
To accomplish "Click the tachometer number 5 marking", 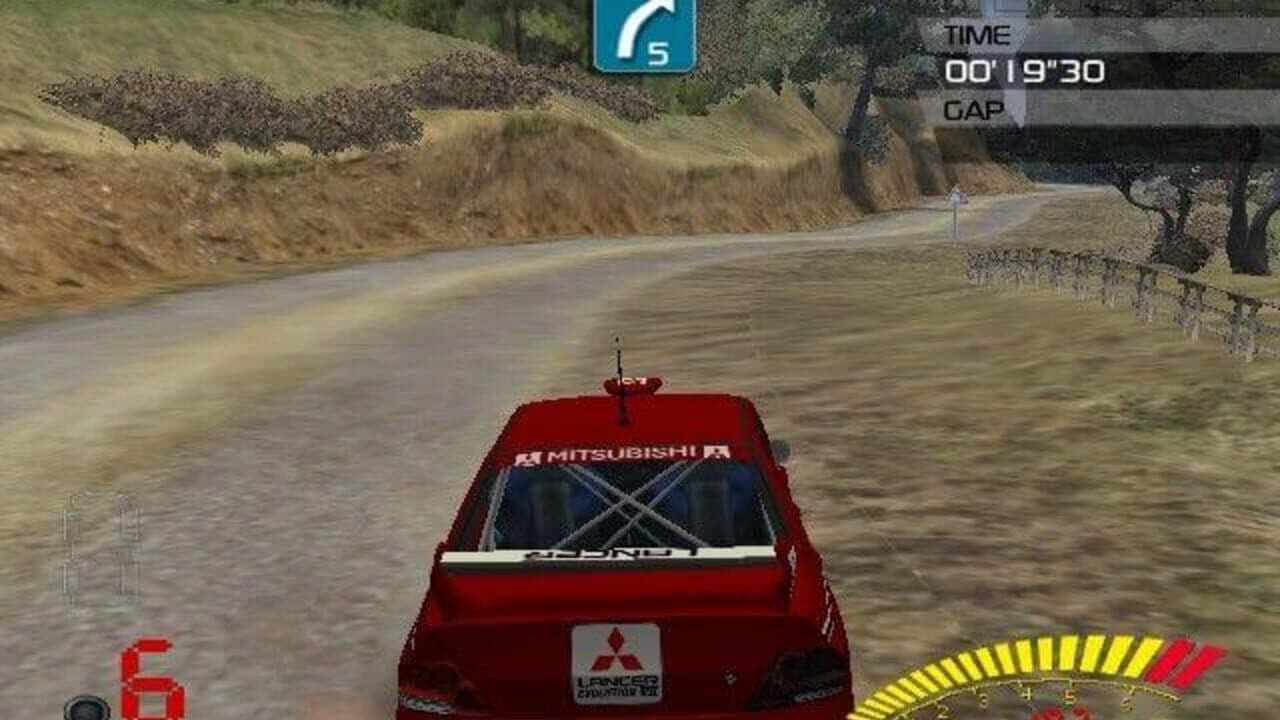I will click(1070, 697).
